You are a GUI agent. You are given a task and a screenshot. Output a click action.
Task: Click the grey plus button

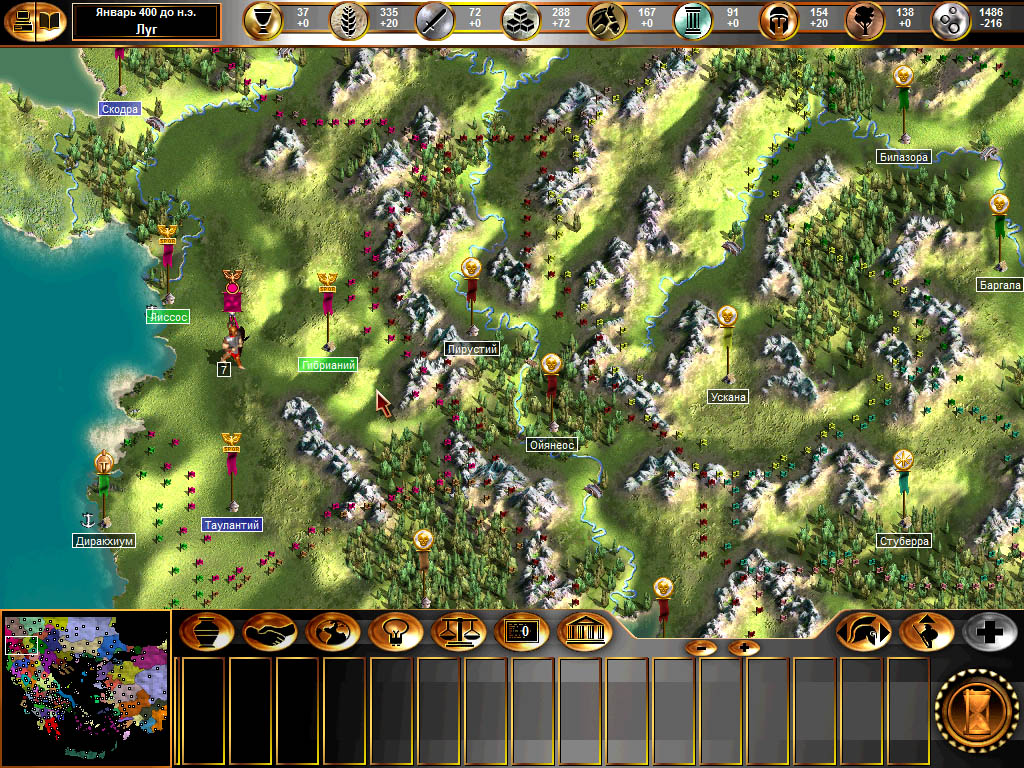point(990,632)
